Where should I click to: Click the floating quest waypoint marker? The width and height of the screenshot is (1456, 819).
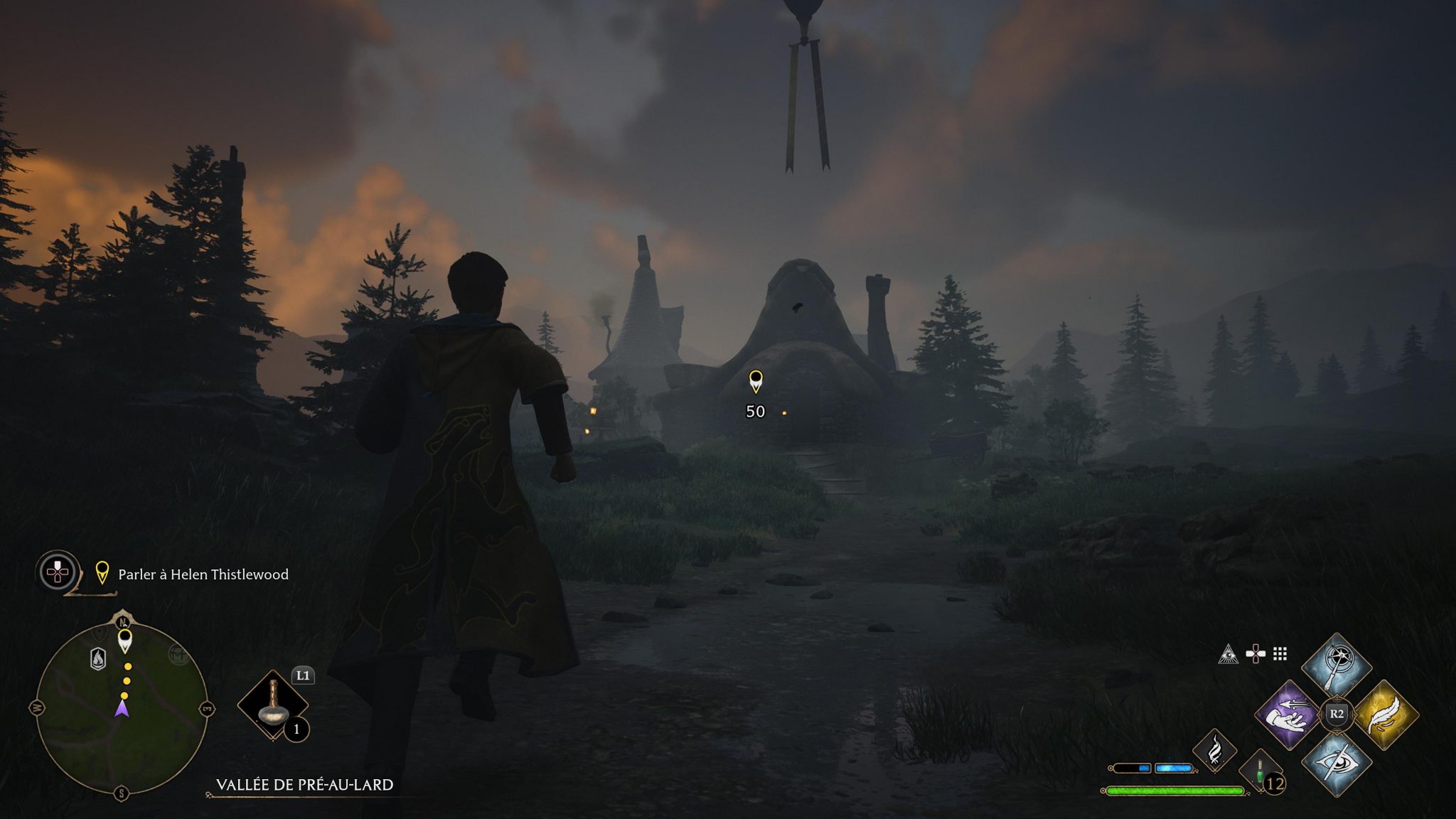[x=756, y=382]
